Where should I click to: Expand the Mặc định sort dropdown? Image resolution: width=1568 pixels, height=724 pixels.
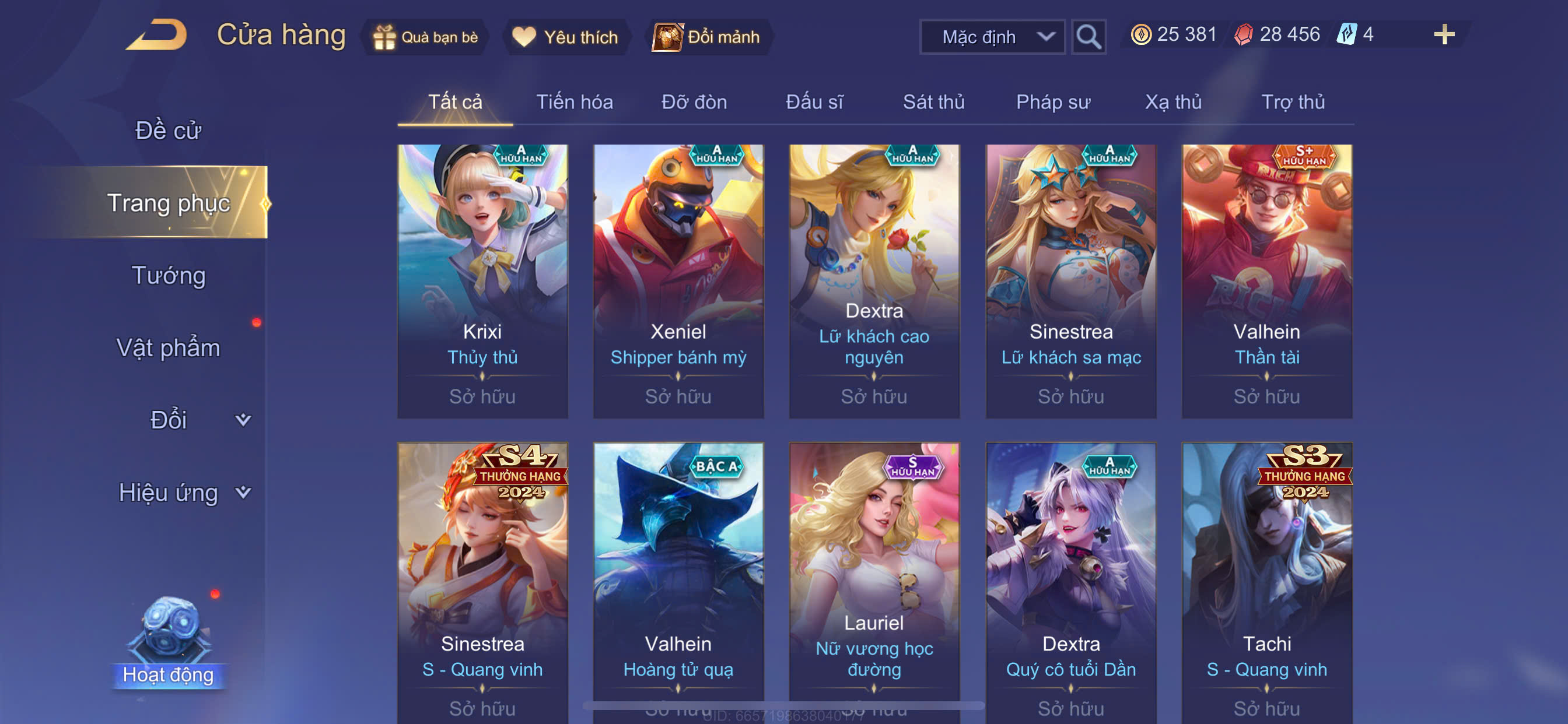[992, 37]
